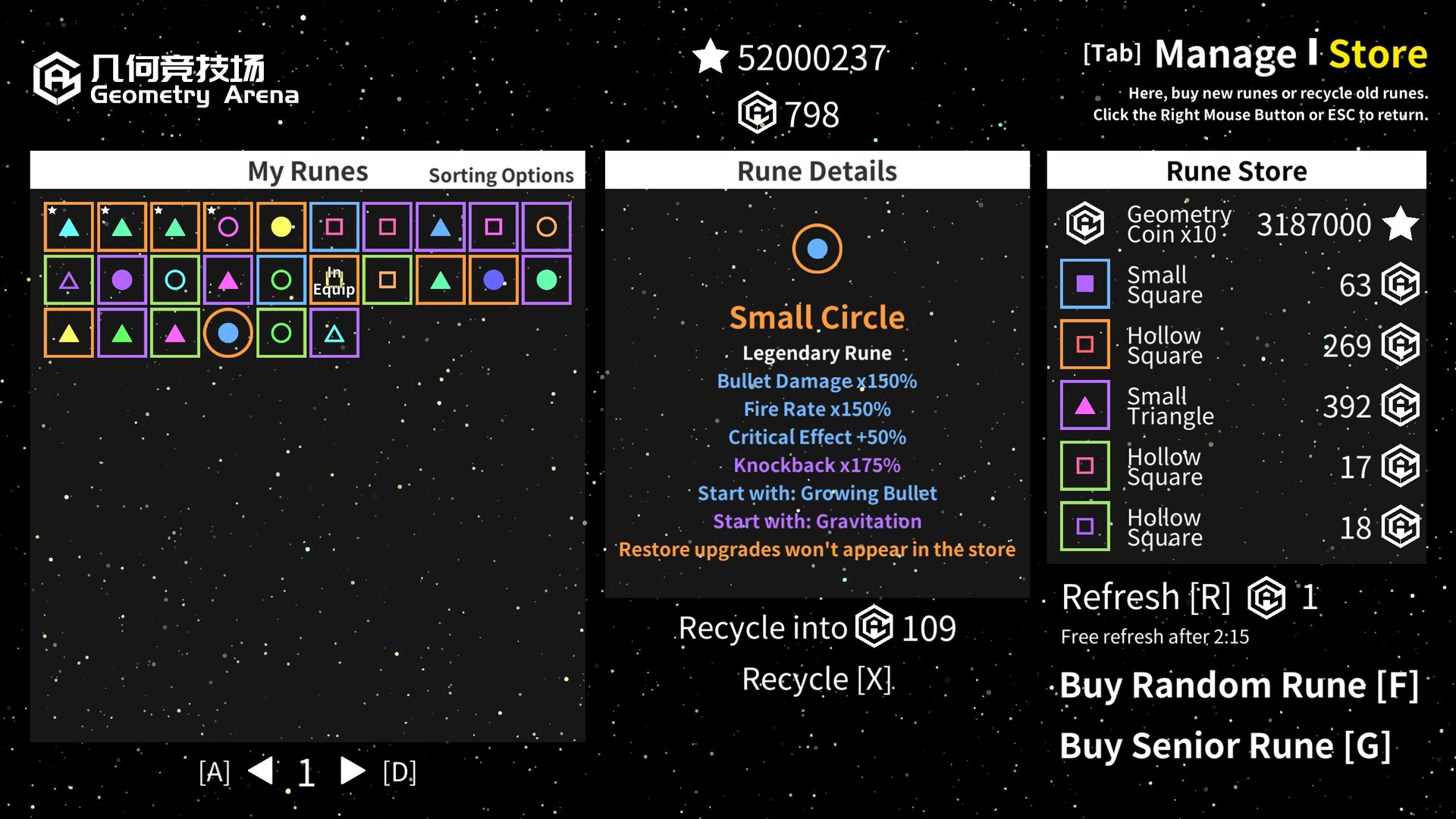
Task: Click Buy Senior Rune [G]
Action: pos(1225,745)
